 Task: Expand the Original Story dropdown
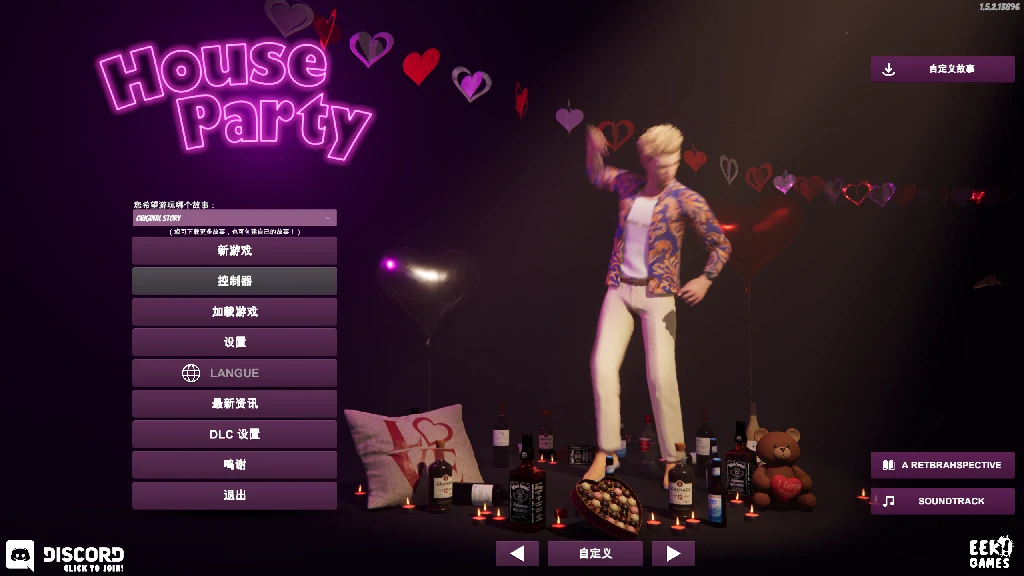click(234, 218)
